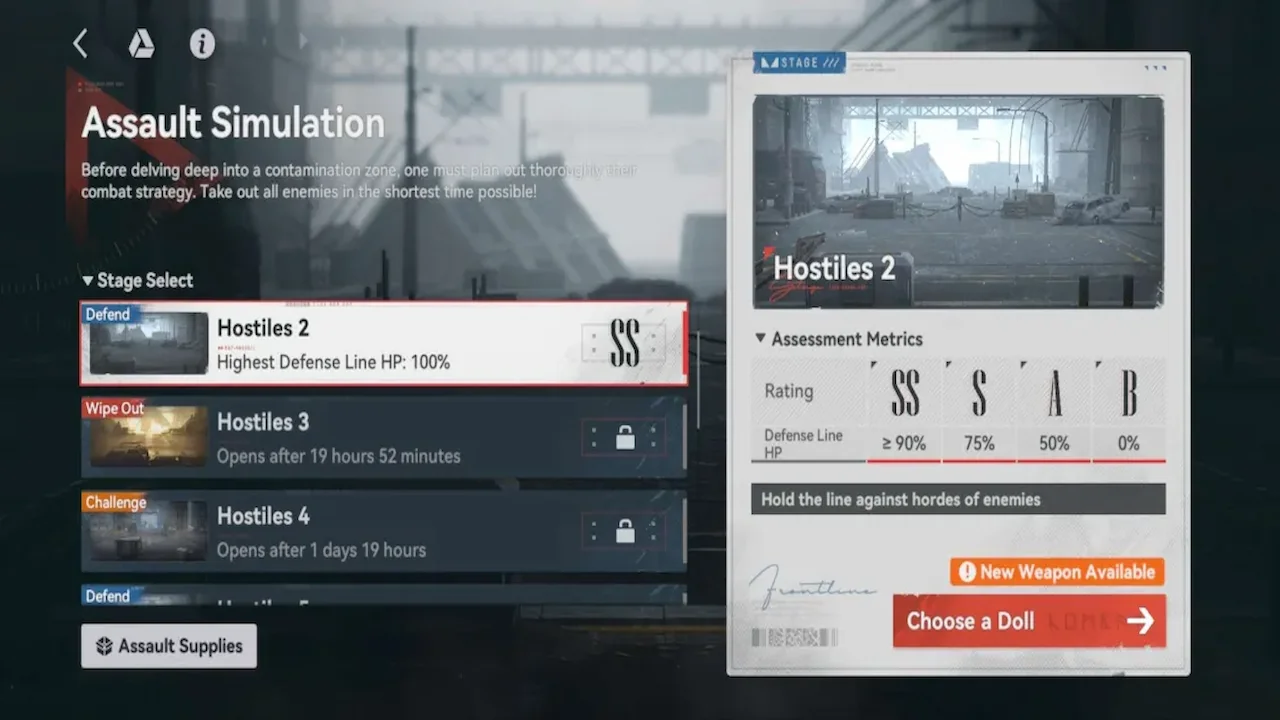Collapse the Stage Select header
This screenshot has width=1280, height=720.
pyautogui.click(x=138, y=281)
